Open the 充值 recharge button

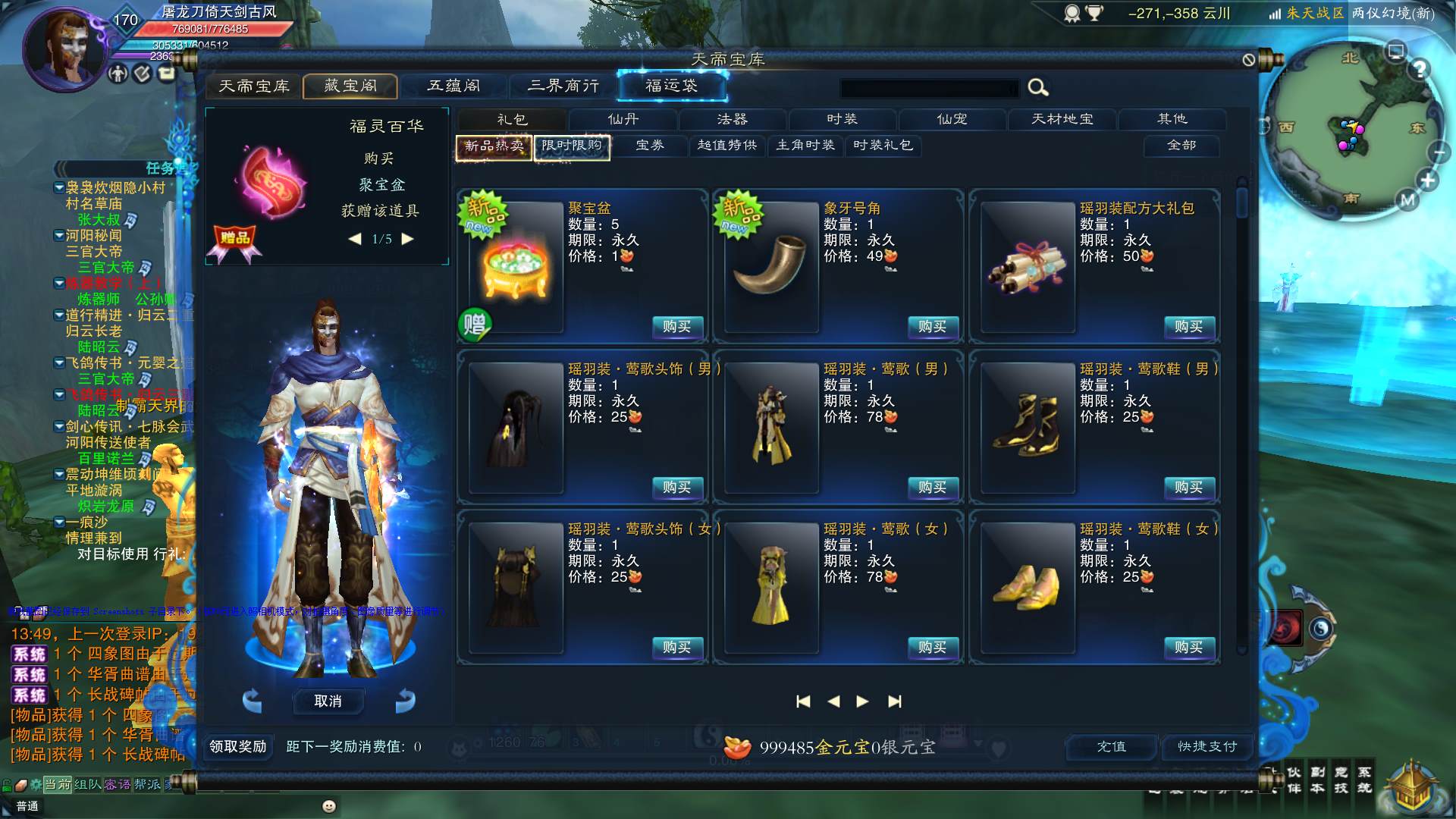pos(1112,747)
